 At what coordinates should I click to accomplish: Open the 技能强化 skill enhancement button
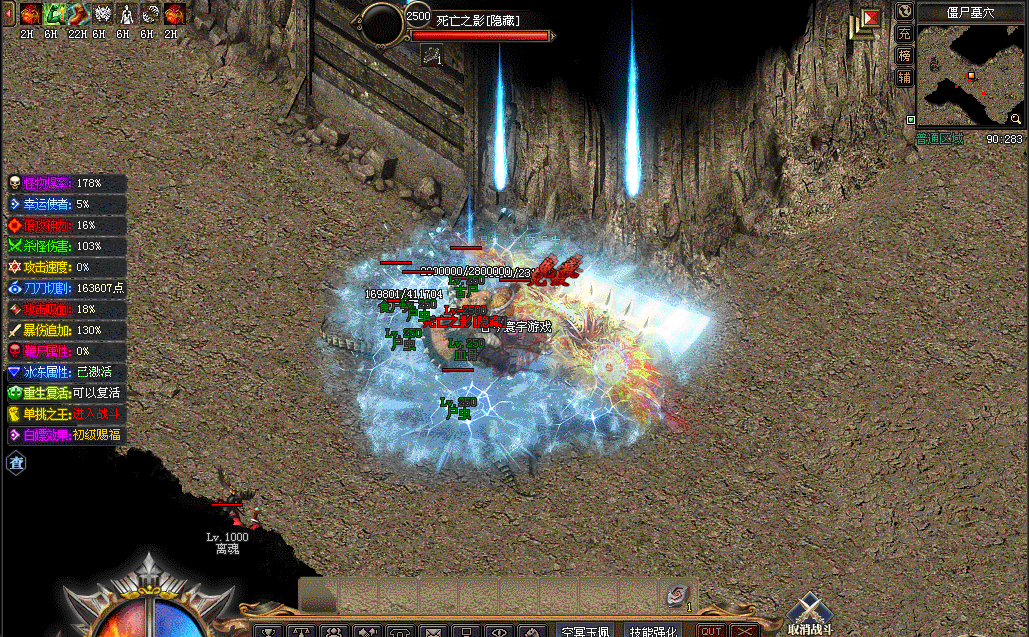tap(653, 631)
